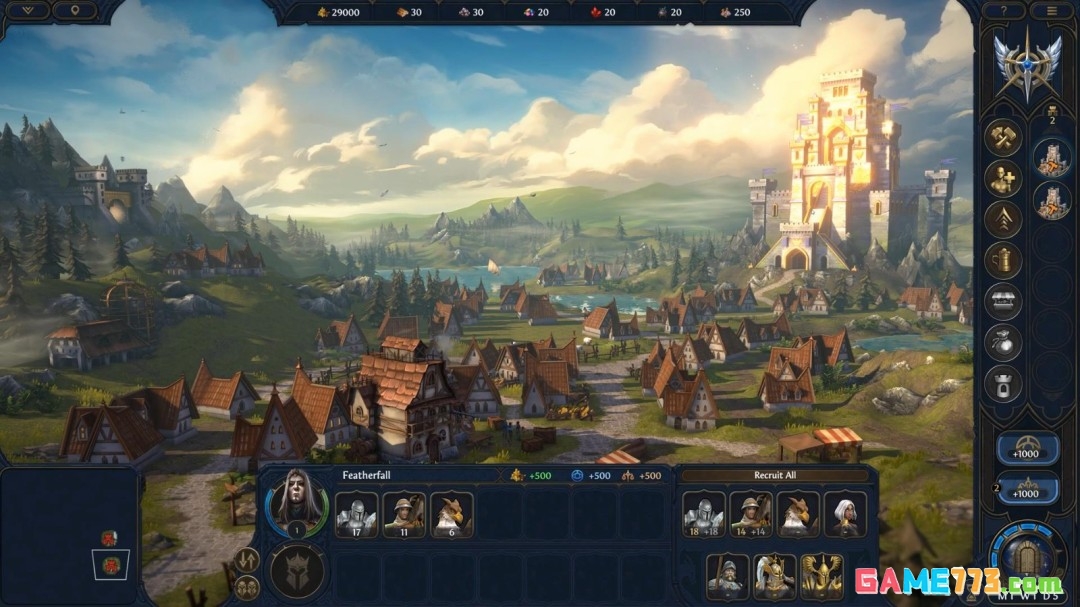The width and height of the screenshot is (1080, 607).
Task: Select the armored swordsman stack of 17
Action: pyautogui.click(x=356, y=514)
